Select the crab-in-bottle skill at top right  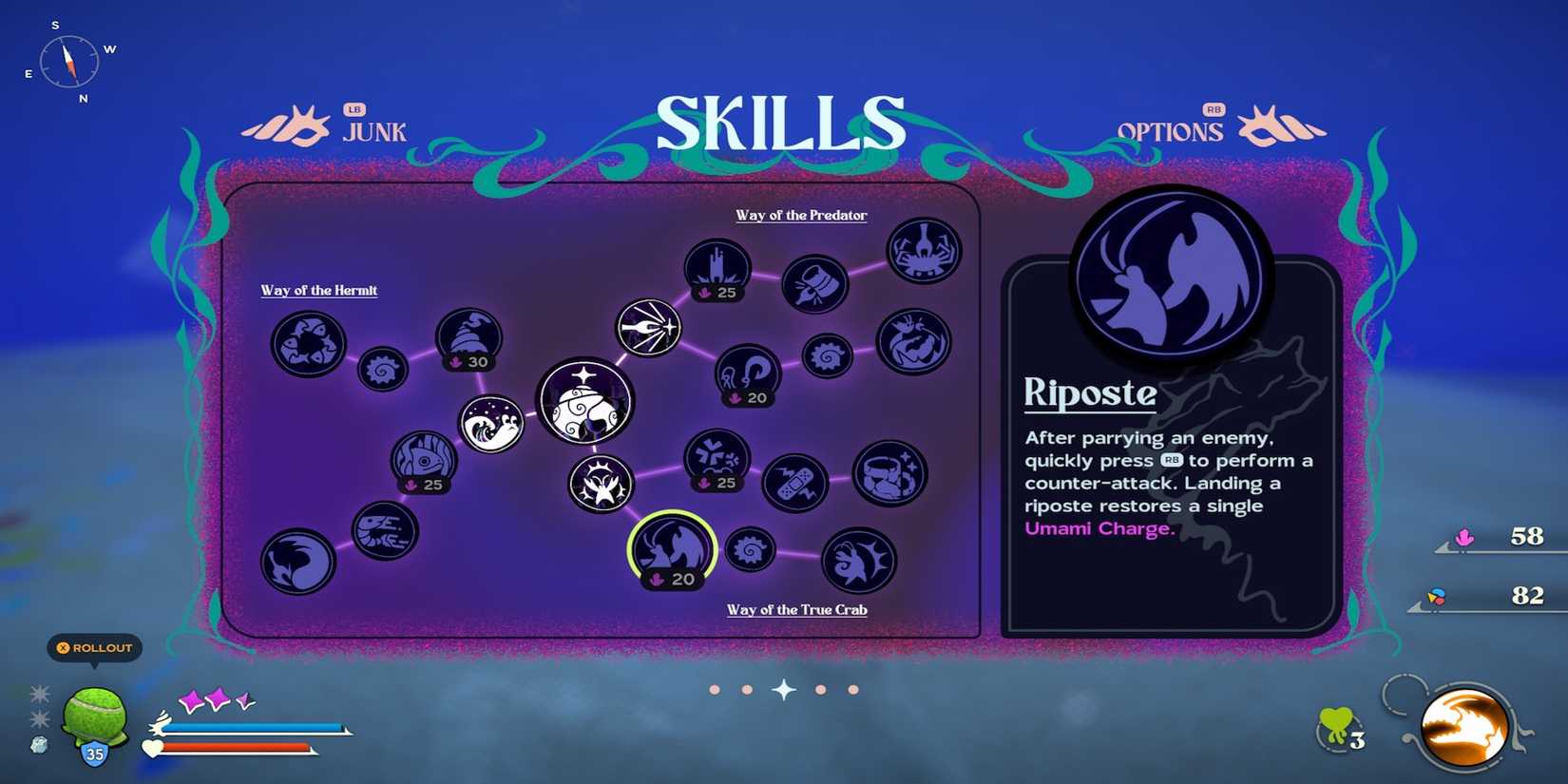click(x=922, y=252)
